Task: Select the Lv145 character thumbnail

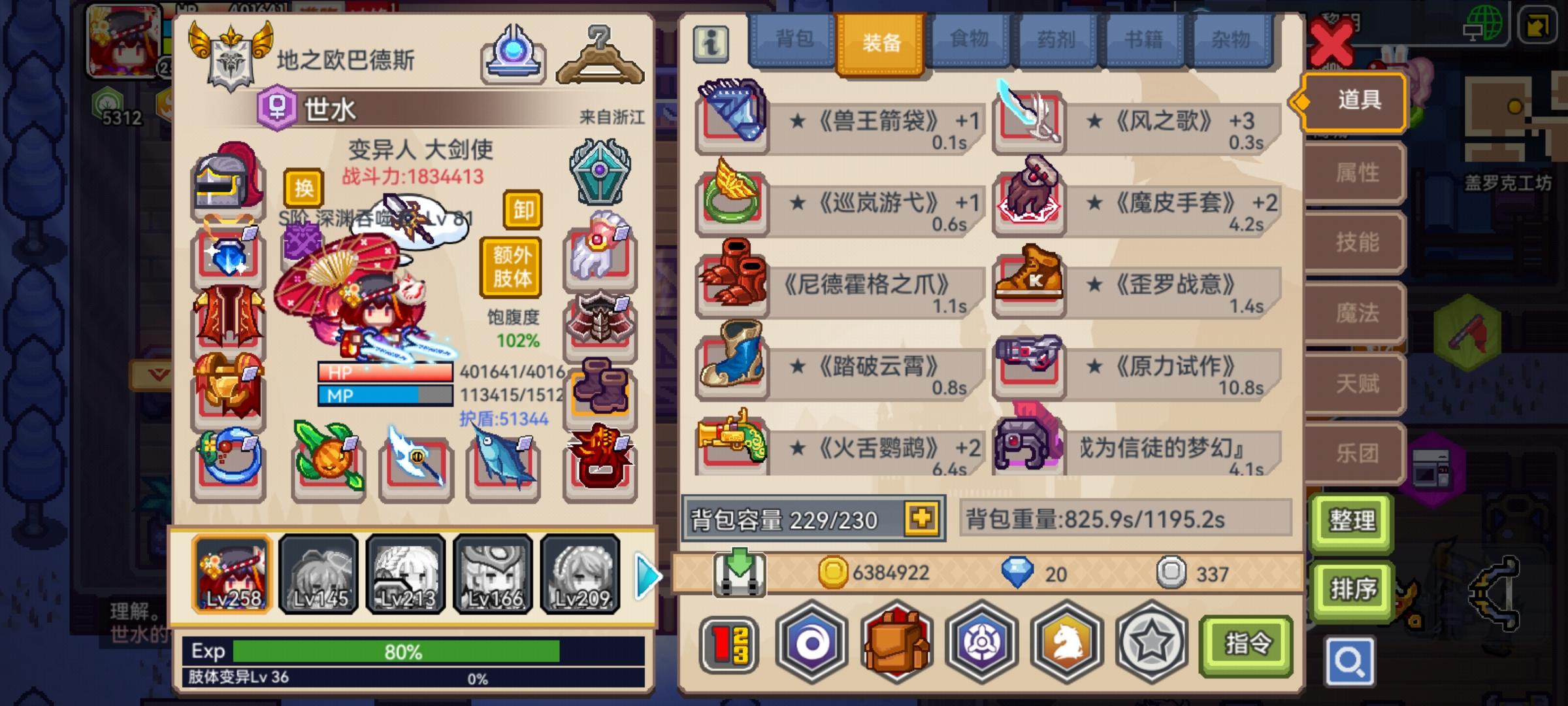Action: point(320,575)
